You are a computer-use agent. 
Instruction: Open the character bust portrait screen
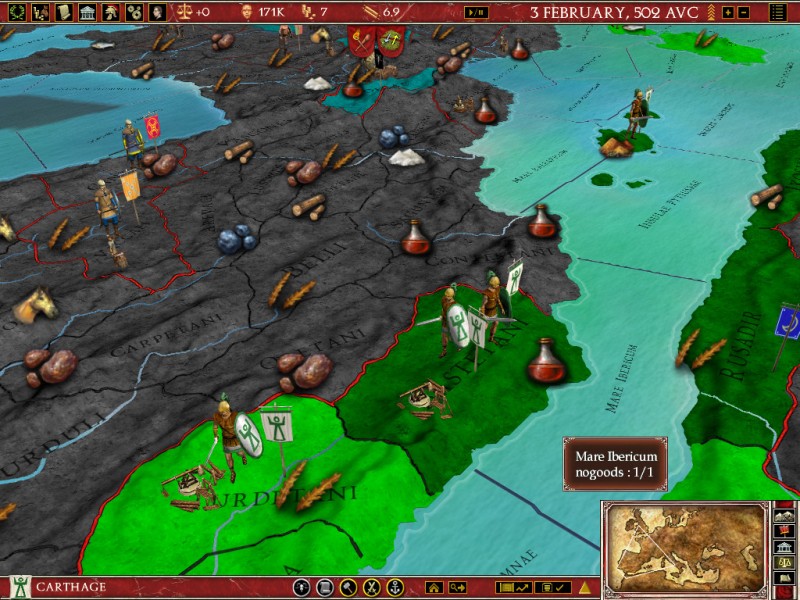157,12
